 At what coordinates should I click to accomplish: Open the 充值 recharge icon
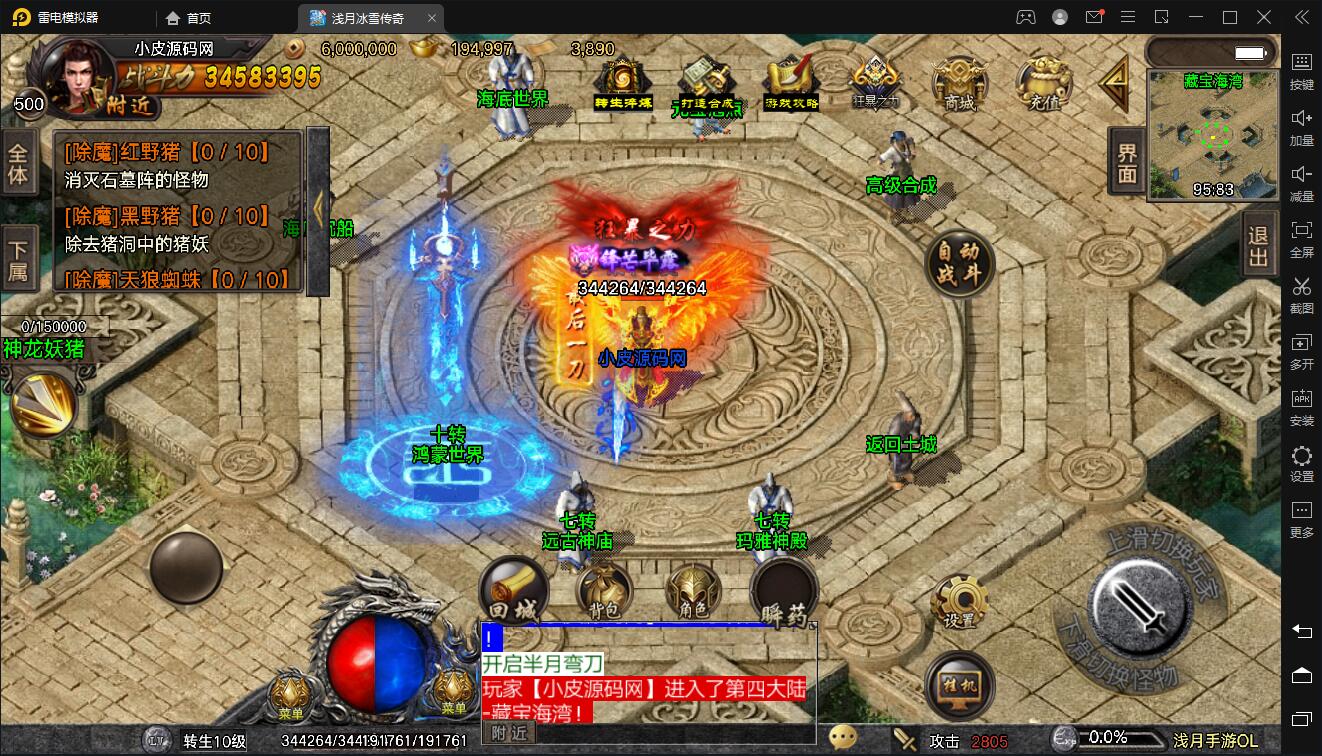[1043, 83]
